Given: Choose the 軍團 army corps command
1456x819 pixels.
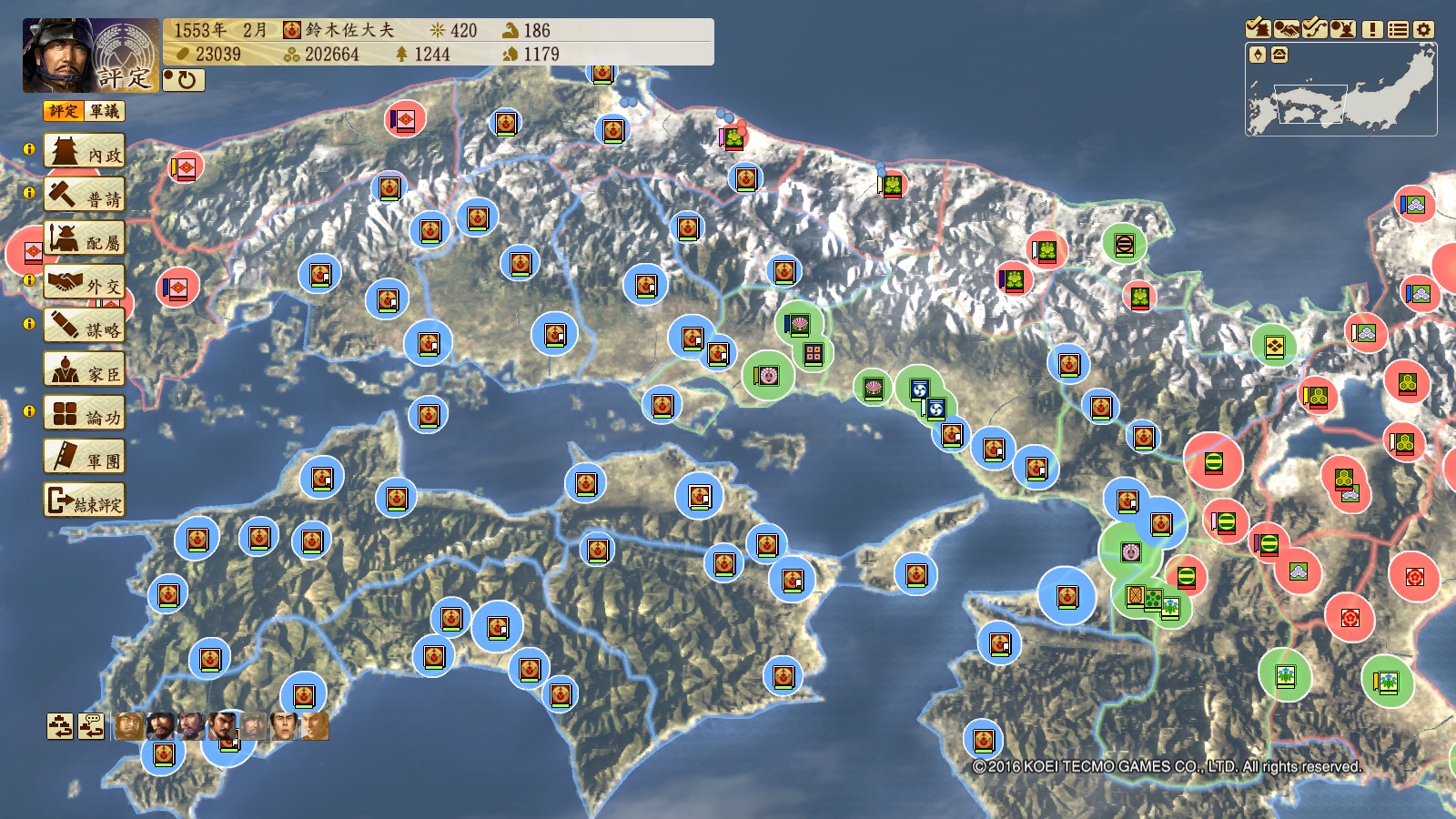Looking at the screenshot, I should point(85,458).
